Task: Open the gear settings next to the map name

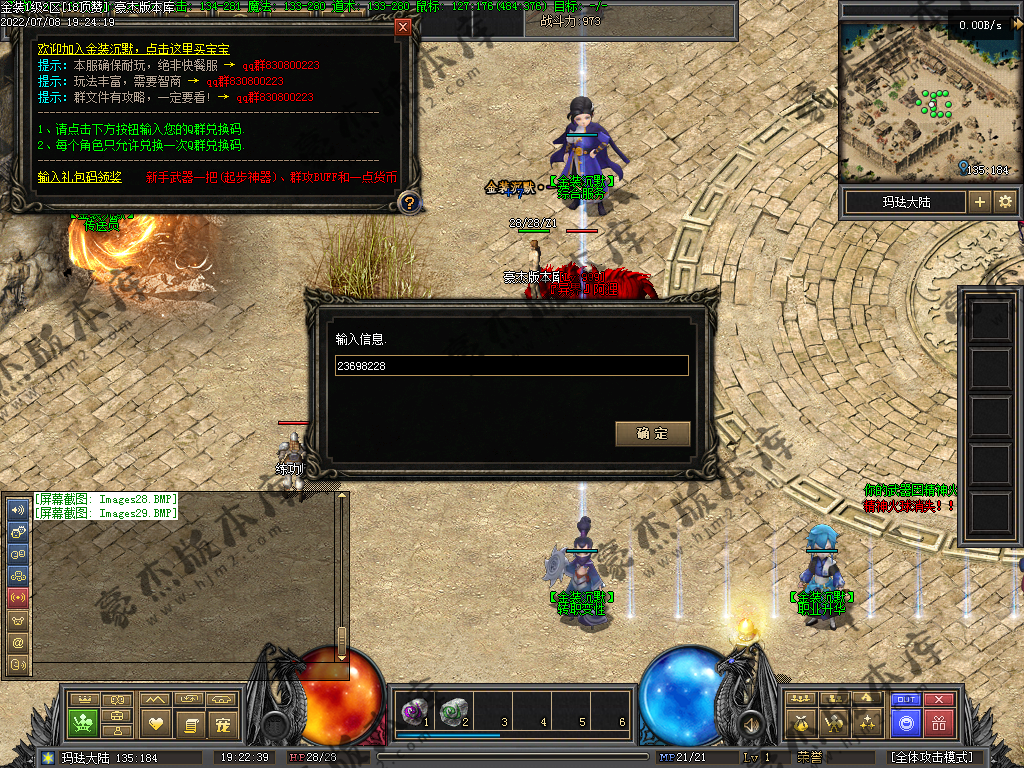Action: tap(1005, 202)
